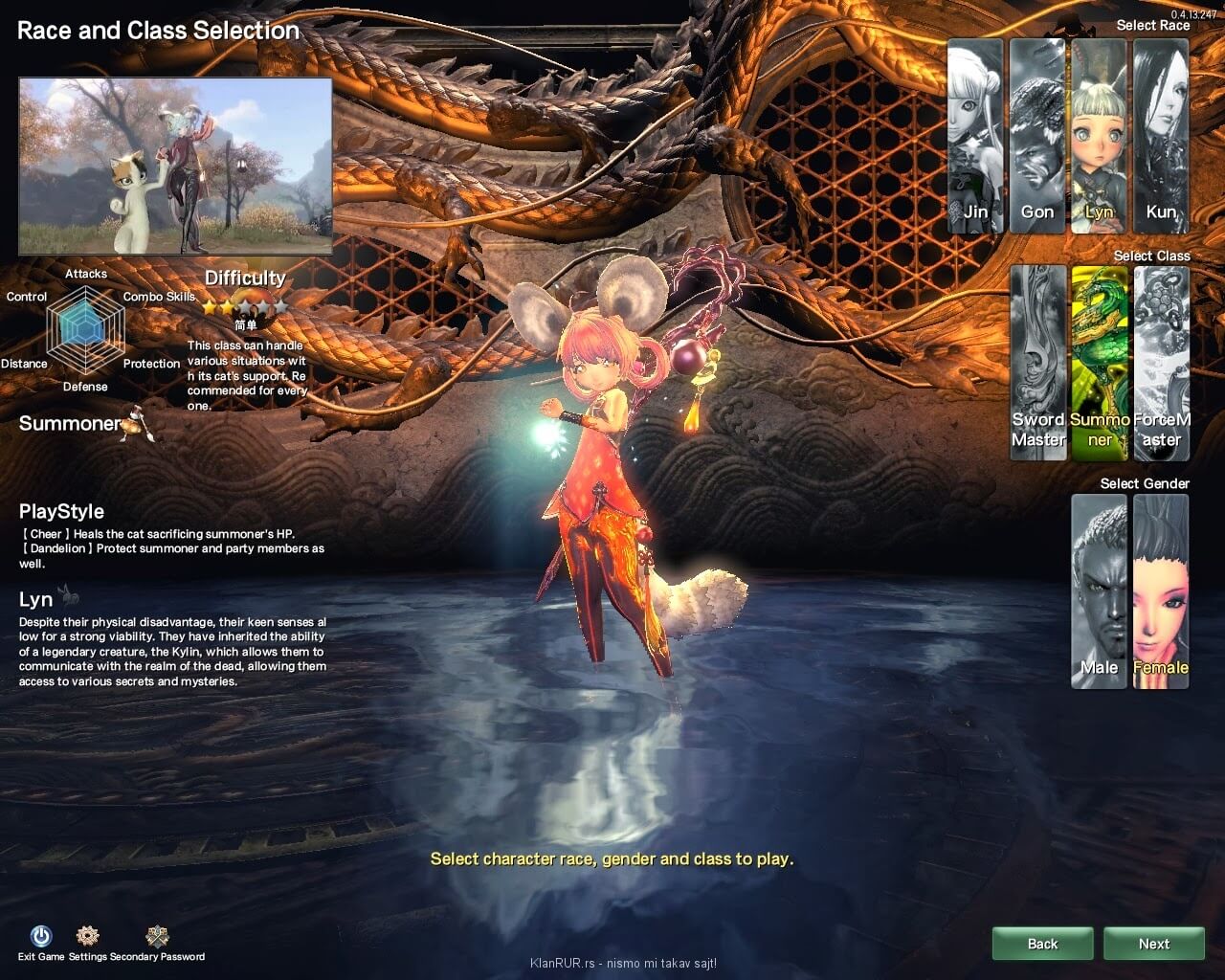Click the Exit Game power icon

coord(41,936)
